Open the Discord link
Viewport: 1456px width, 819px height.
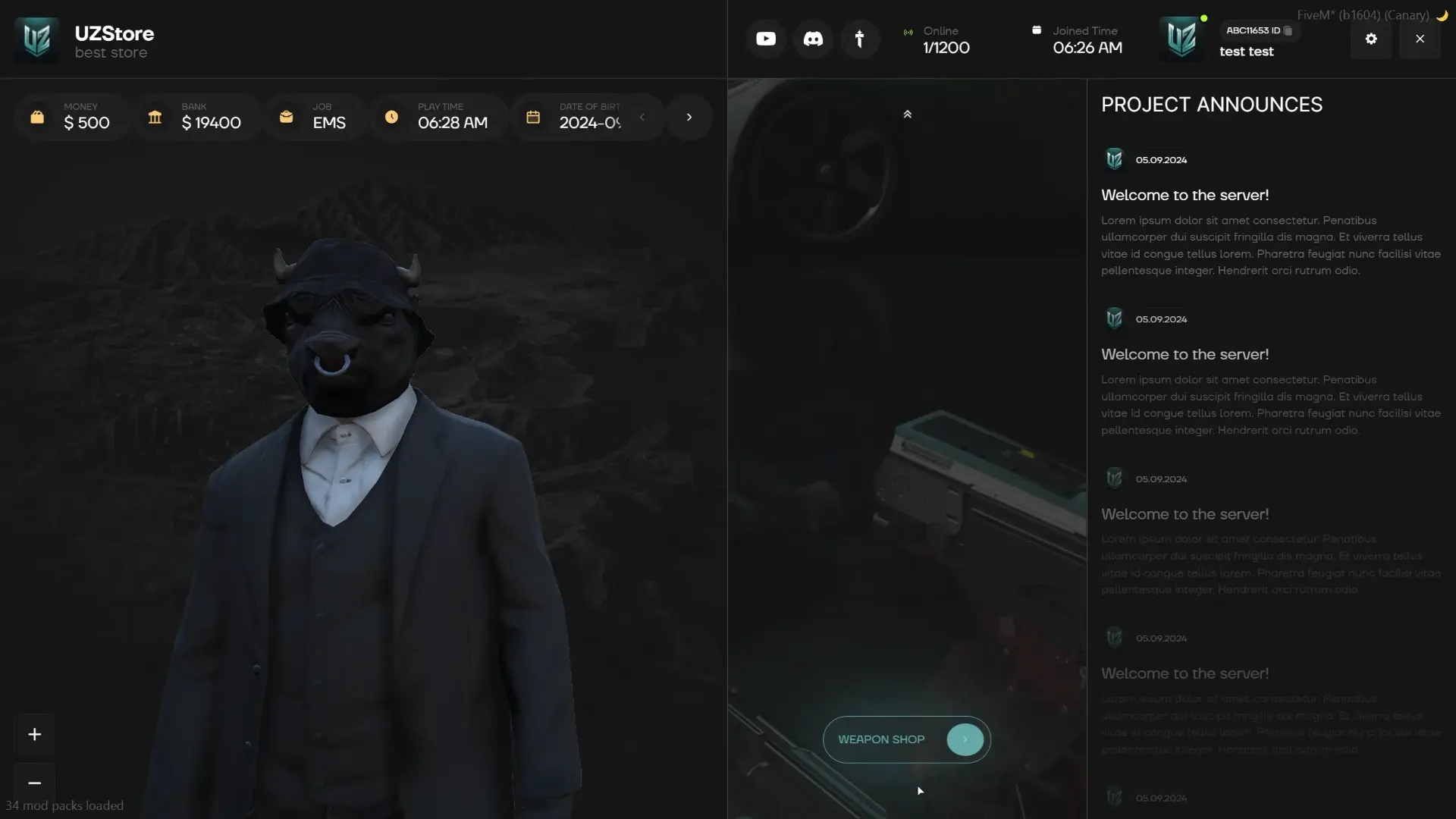[813, 39]
